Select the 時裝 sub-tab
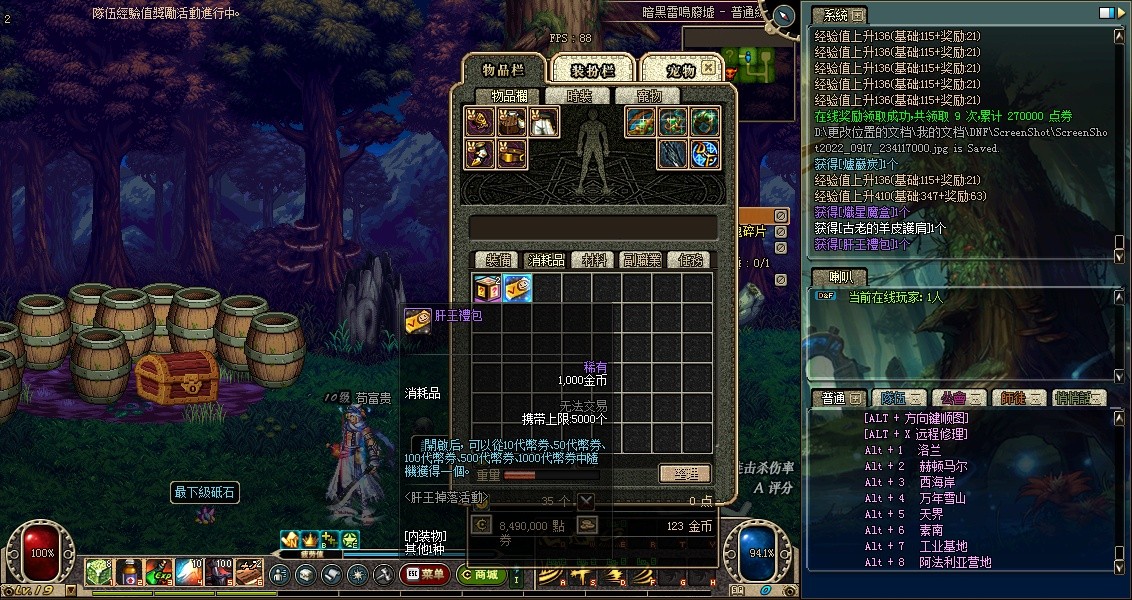This screenshot has width=1132, height=600. pos(579,96)
